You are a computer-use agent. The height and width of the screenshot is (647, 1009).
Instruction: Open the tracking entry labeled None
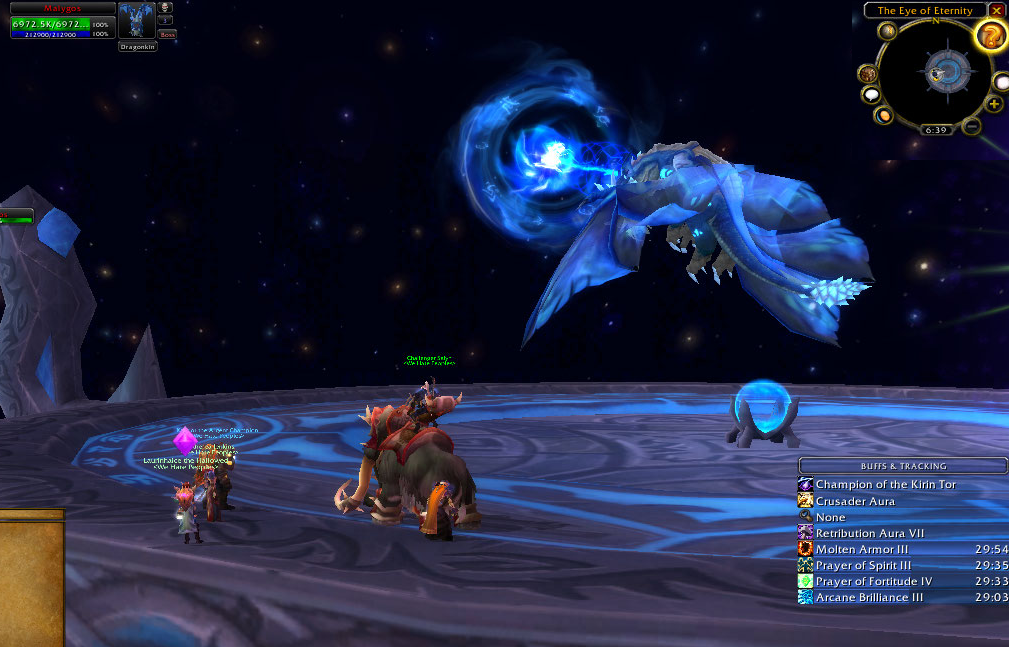click(x=830, y=517)
